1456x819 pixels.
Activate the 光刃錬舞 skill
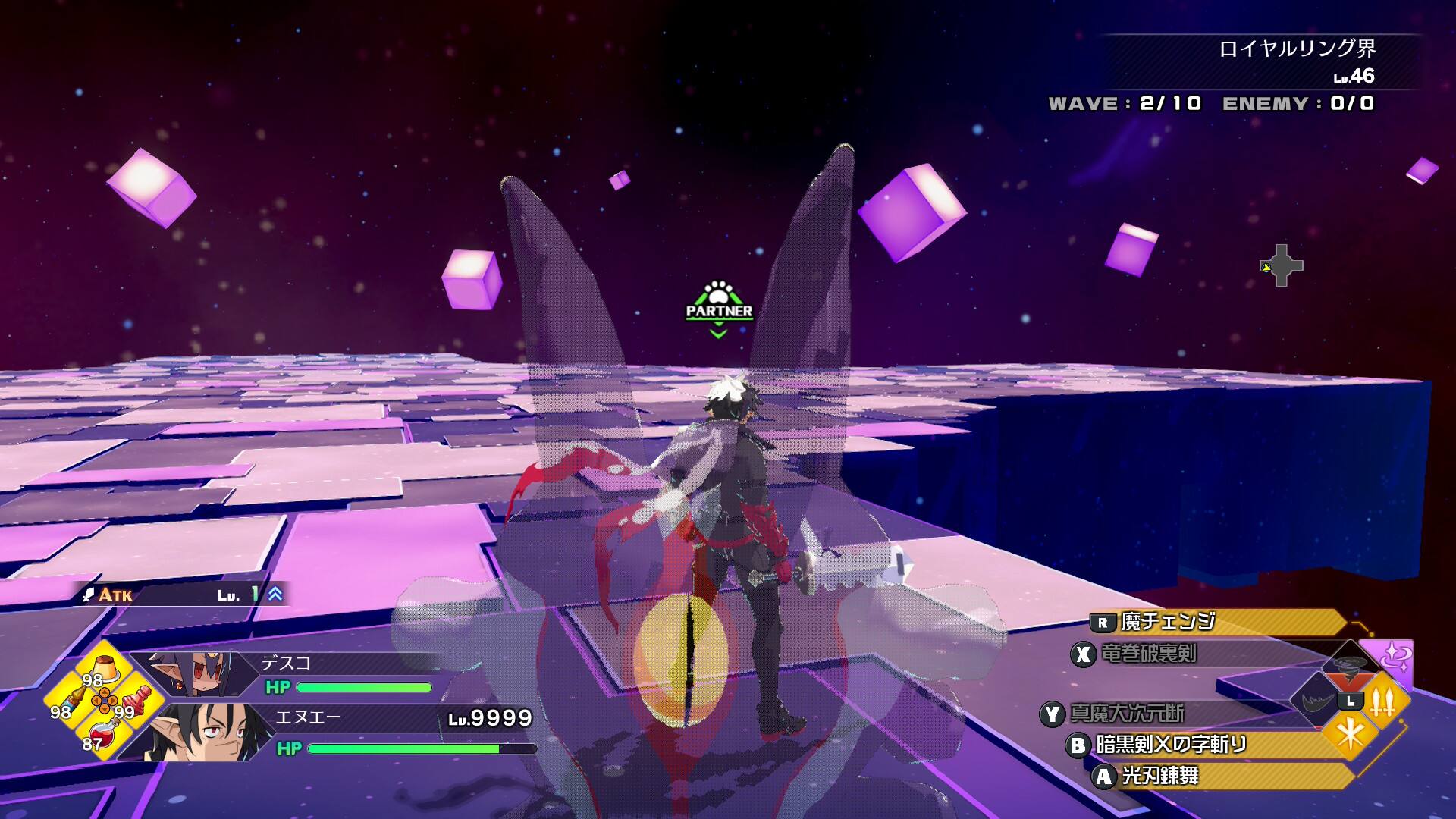click(1160, 776)
